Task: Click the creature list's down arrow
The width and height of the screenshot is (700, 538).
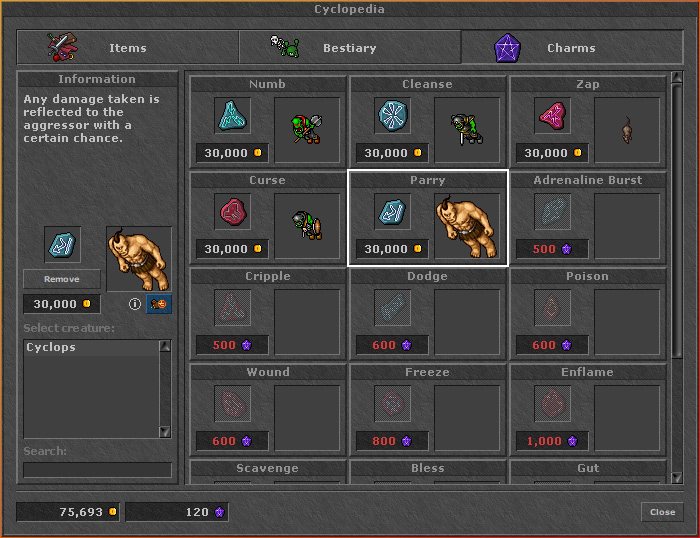Action: (x=165, y=432)
